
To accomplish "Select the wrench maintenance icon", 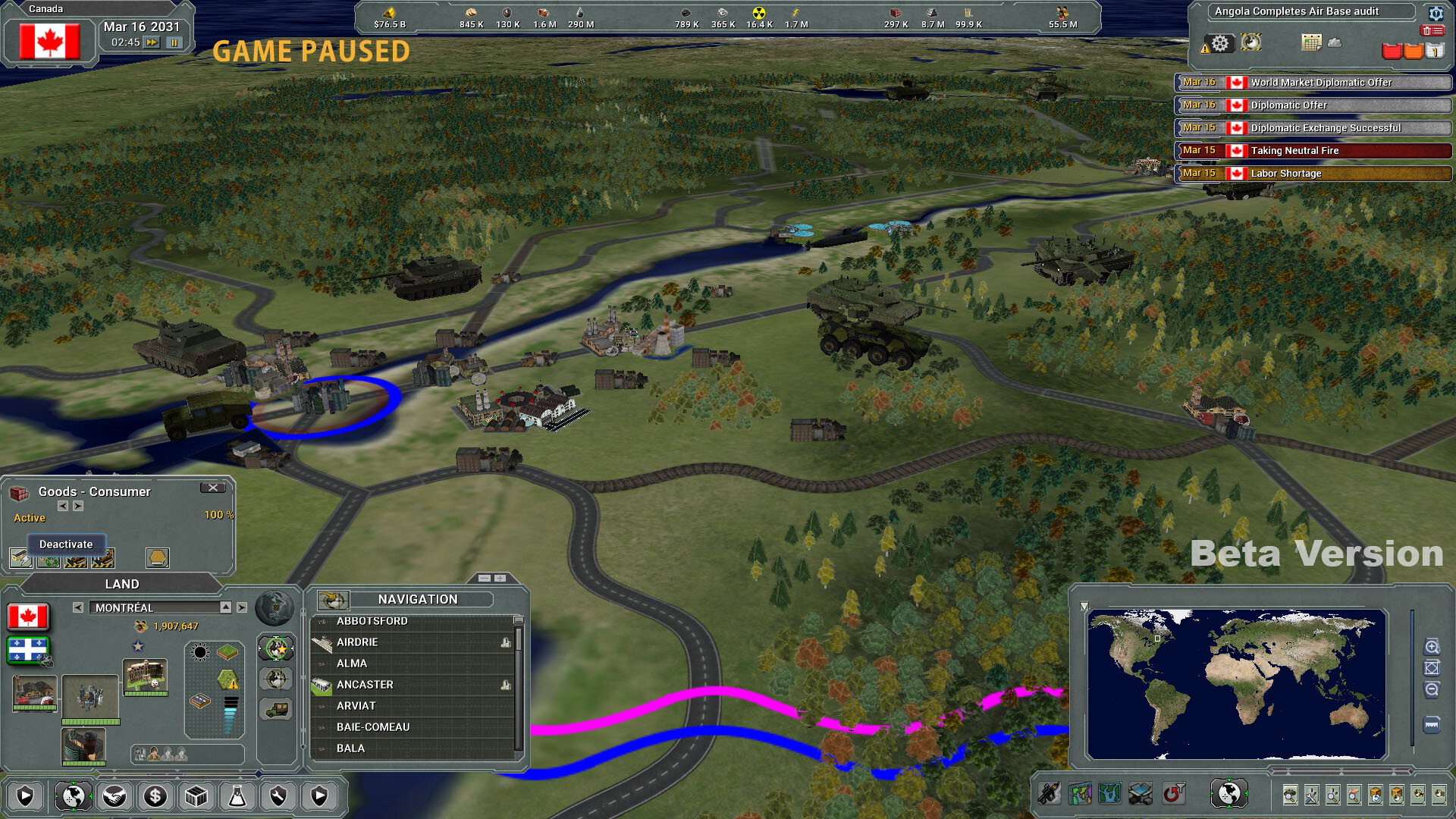I will [279, 796].
